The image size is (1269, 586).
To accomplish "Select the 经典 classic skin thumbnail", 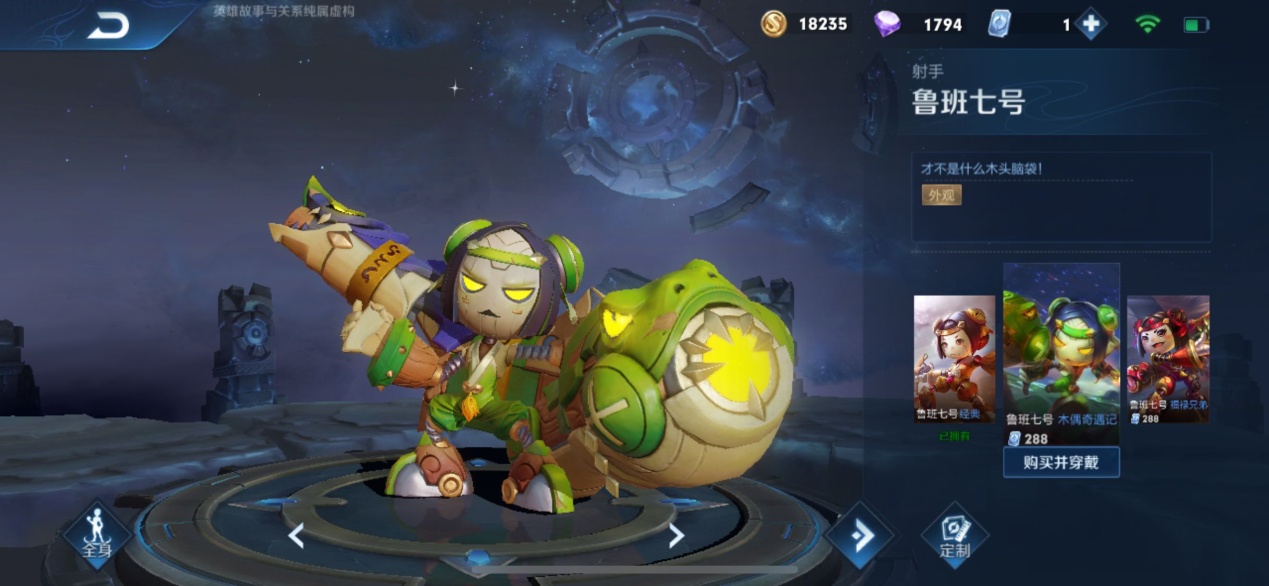I will tap(954, 358).
